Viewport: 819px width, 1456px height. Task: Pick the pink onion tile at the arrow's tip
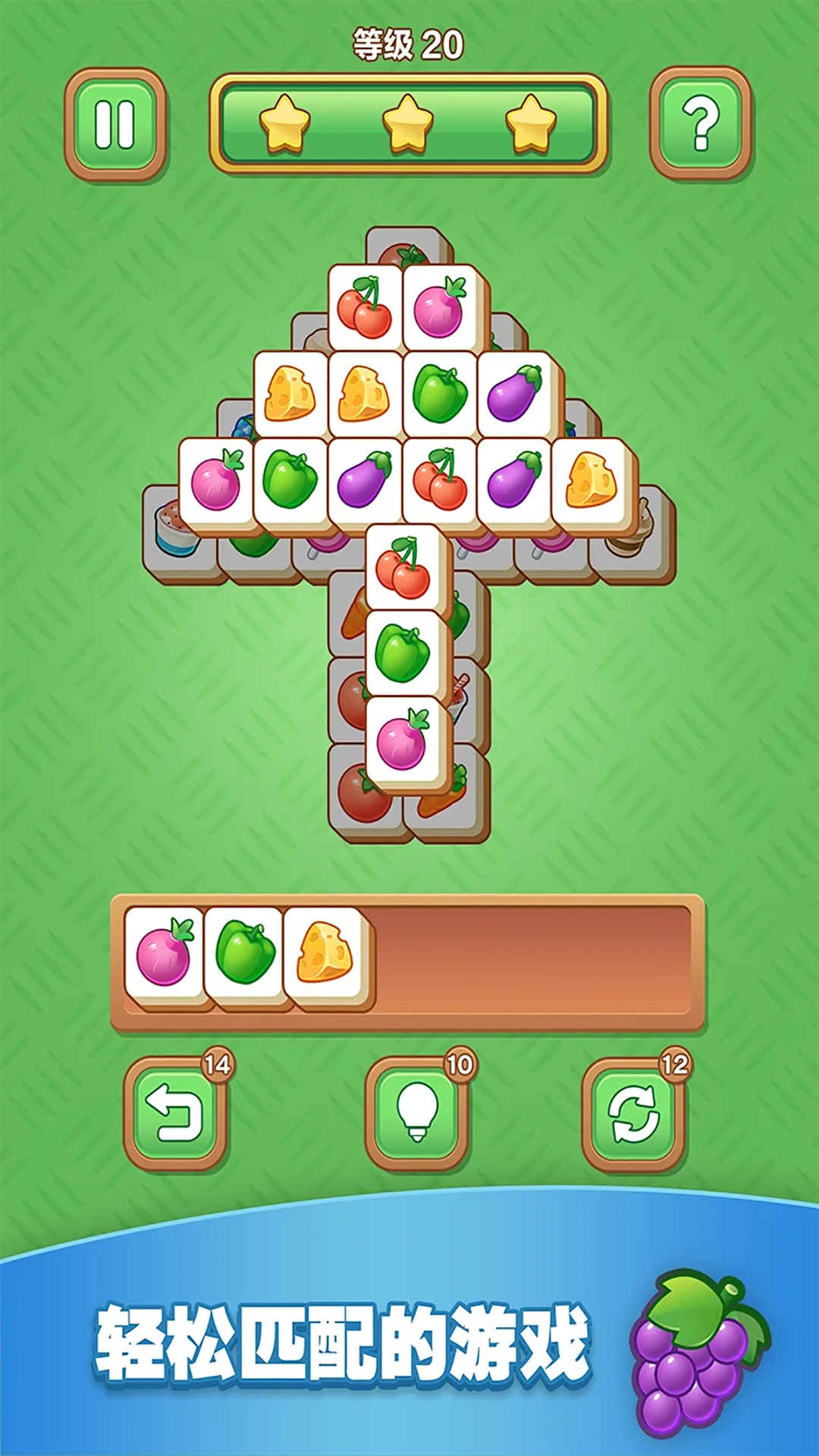coord(440,308)
